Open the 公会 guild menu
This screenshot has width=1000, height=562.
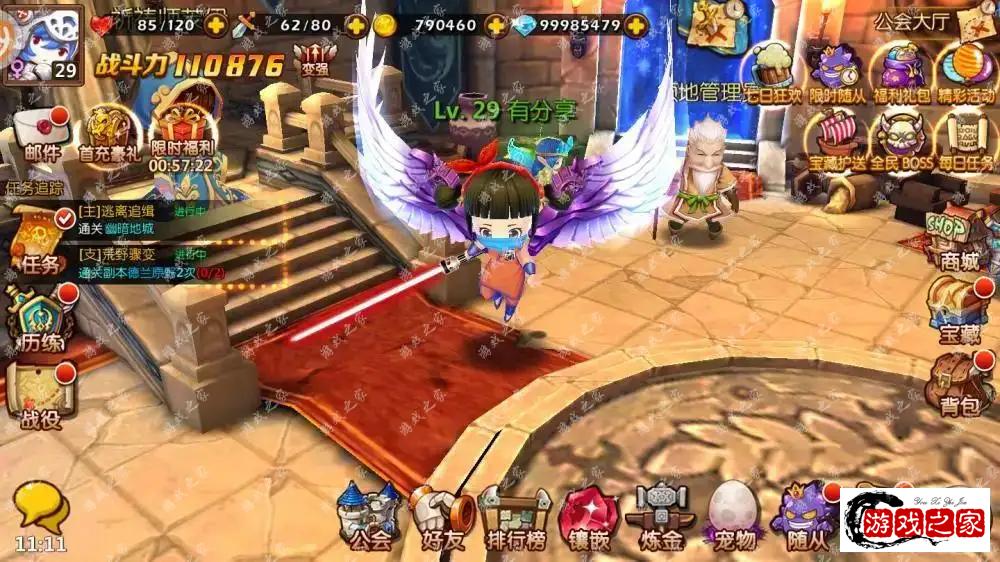coord(367,517)
